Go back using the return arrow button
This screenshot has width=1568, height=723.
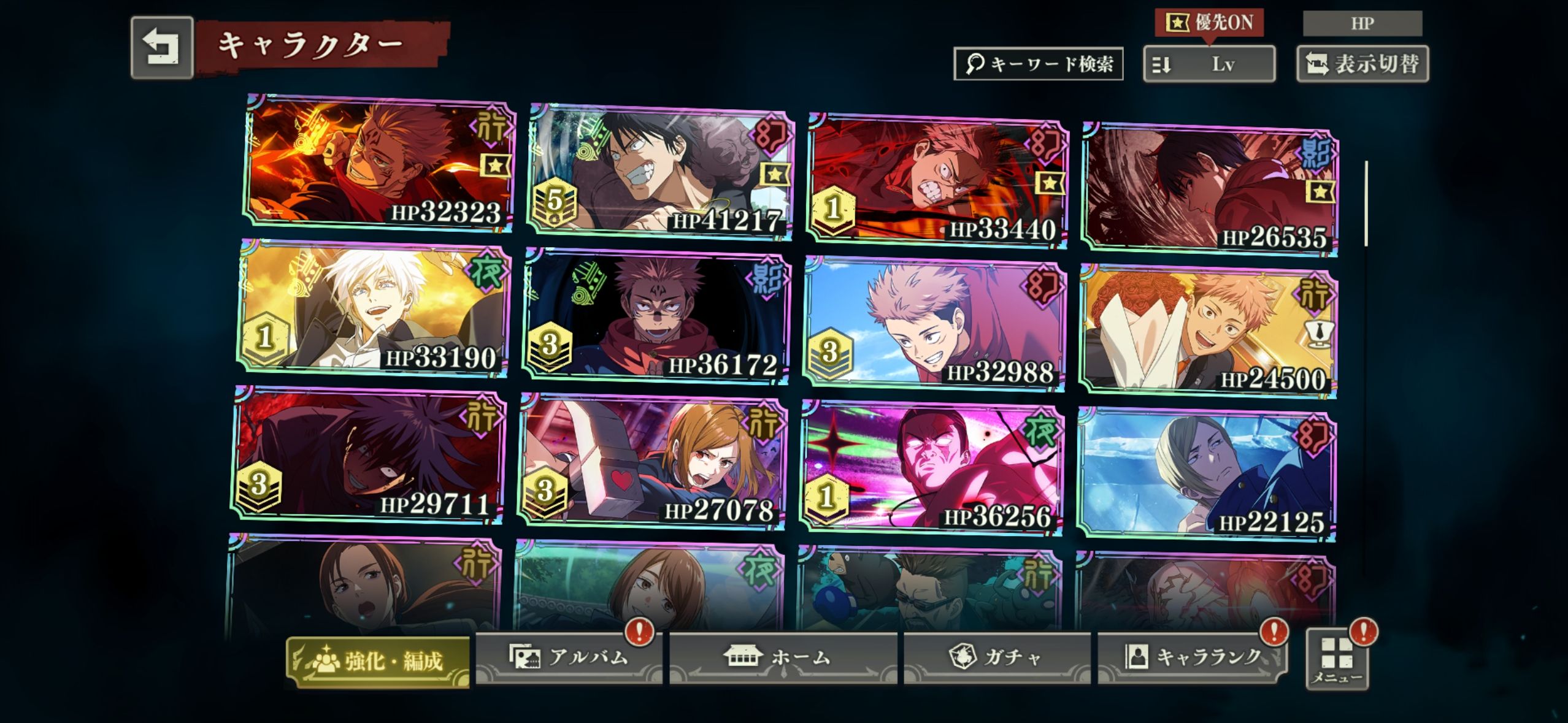tap(161, 47)
